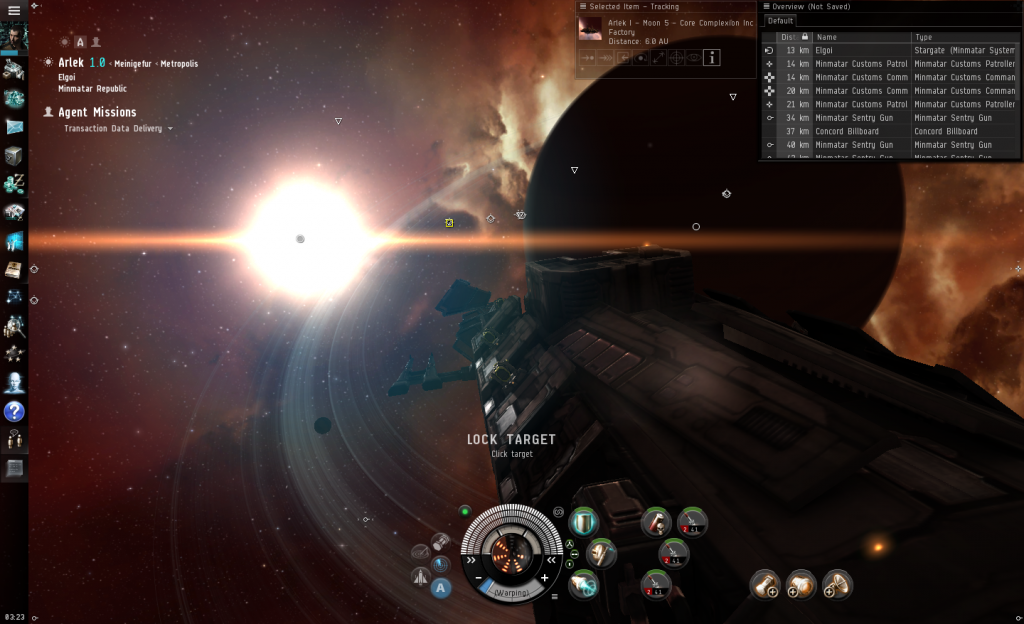Toggle the autopilot A button
Screen dimensions: 1024x624
tap(441, 587)
